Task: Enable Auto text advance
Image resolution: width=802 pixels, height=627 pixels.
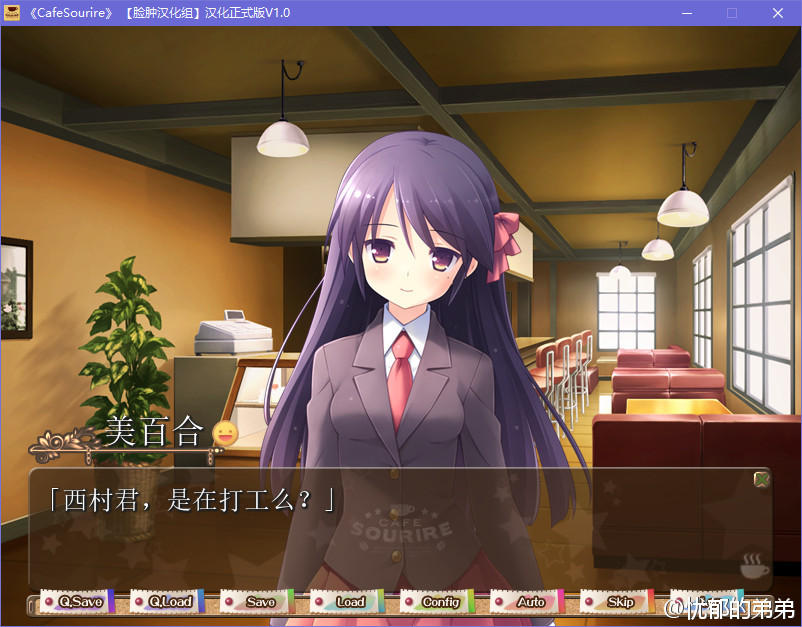Action: pos(525,602)
